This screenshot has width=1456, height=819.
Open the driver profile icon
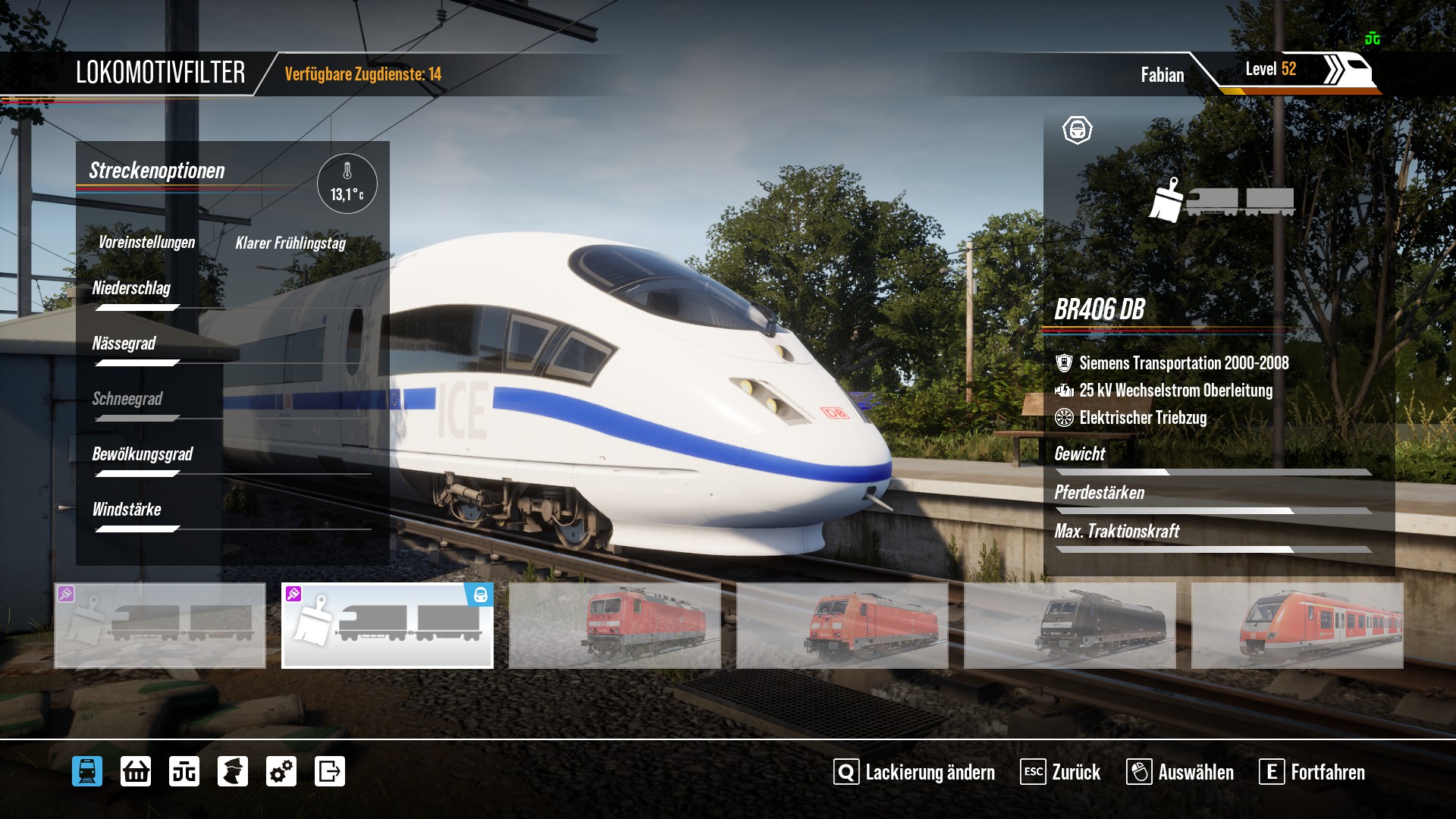[x=233, y=772]
